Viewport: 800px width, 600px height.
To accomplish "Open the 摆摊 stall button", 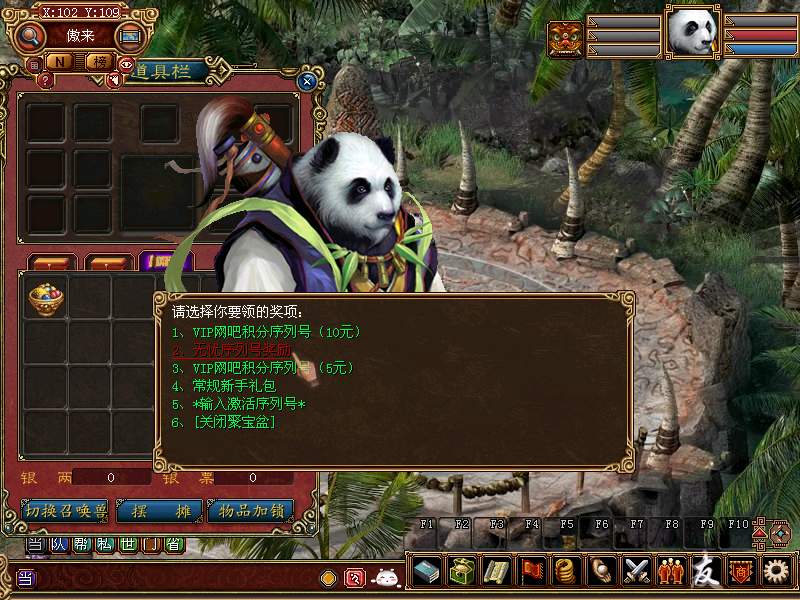I will pyautogui.click(x=160, y=510).
